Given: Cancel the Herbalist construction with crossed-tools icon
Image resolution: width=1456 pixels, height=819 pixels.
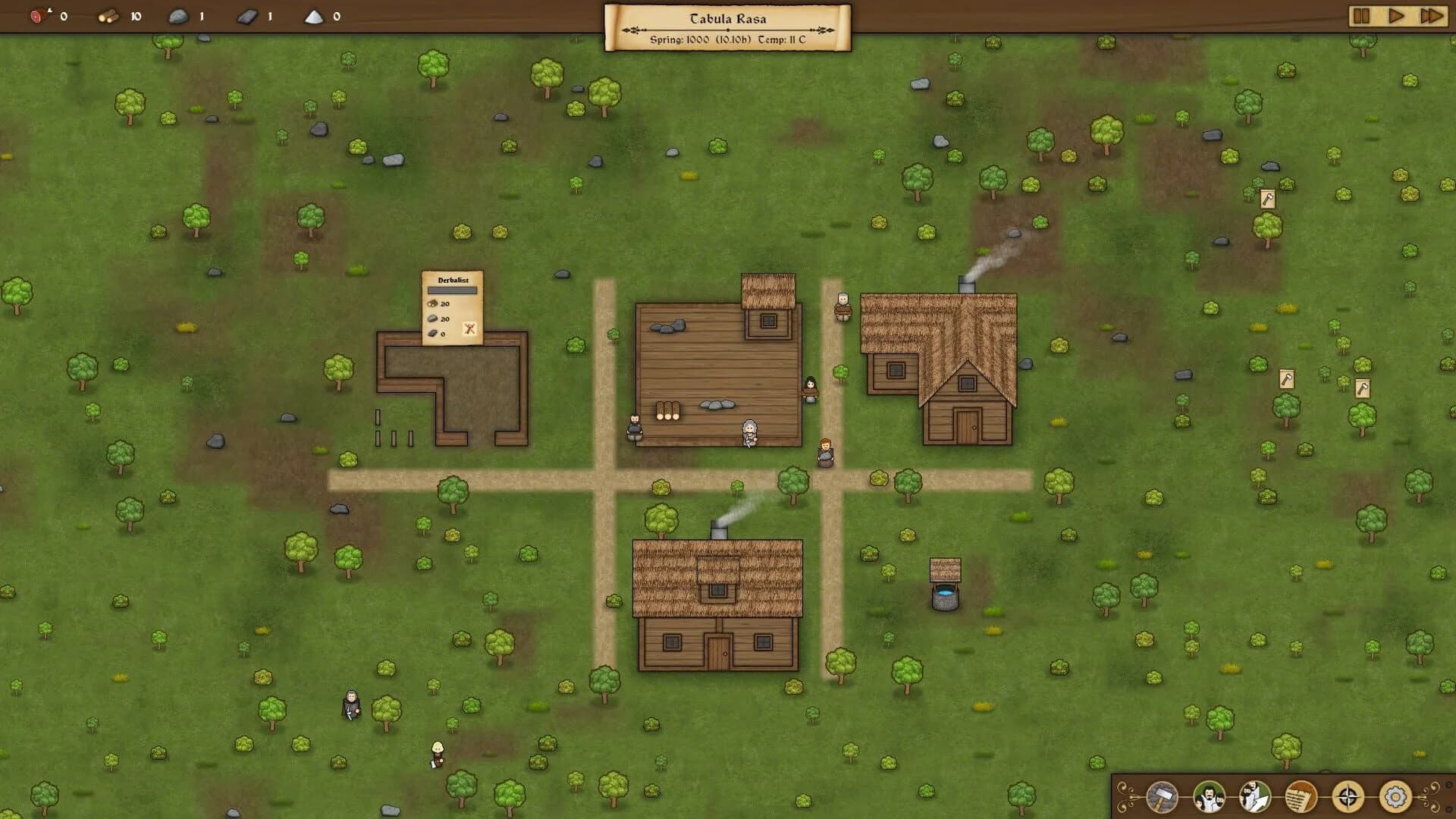Looking at the screenshot, I should coord(469,329).
